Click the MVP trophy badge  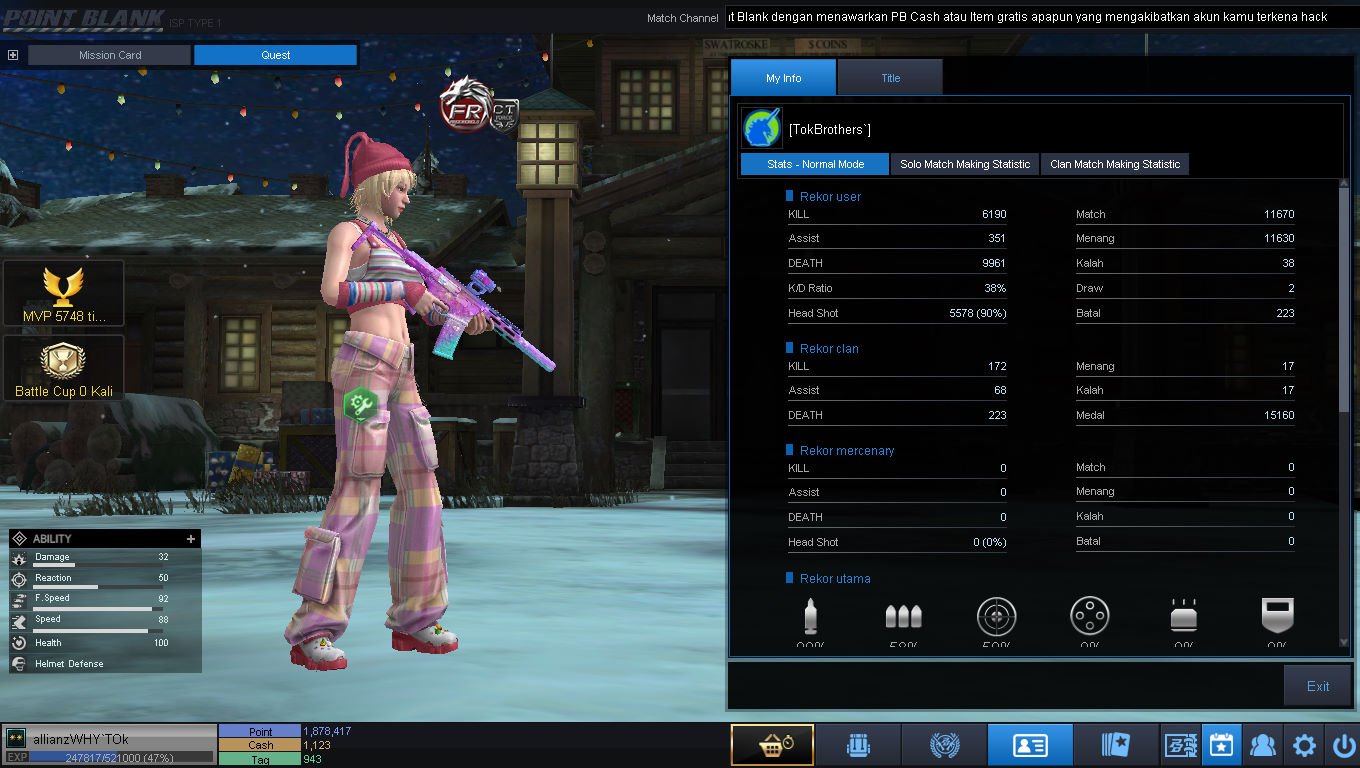click(x=64, y=294)
